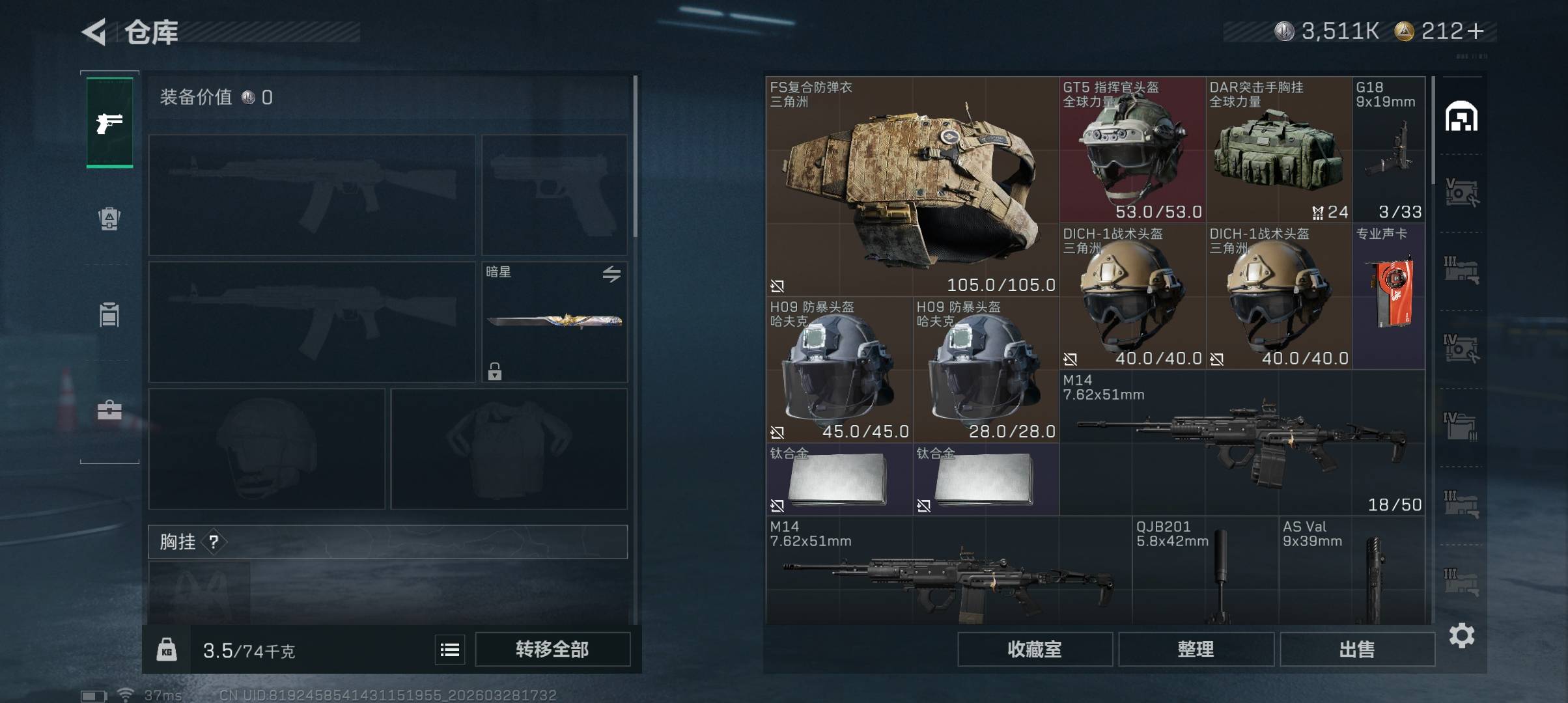The image size is (1568, 703).
Task: Open the briefcase tab in the sidebar
Action: click(x=109, y=410)
